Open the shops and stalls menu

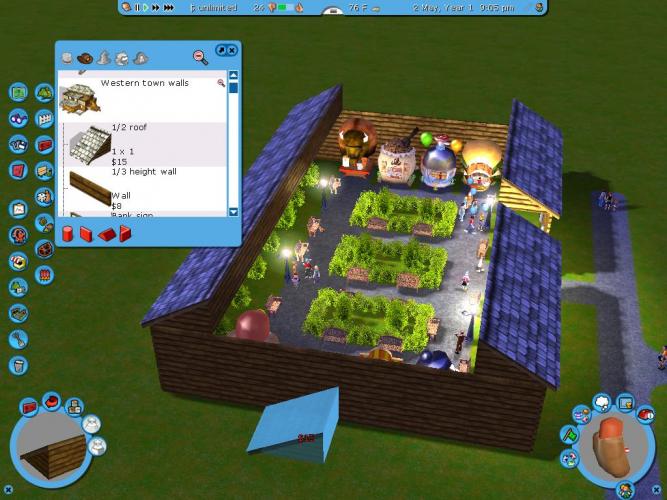(18, 261)
